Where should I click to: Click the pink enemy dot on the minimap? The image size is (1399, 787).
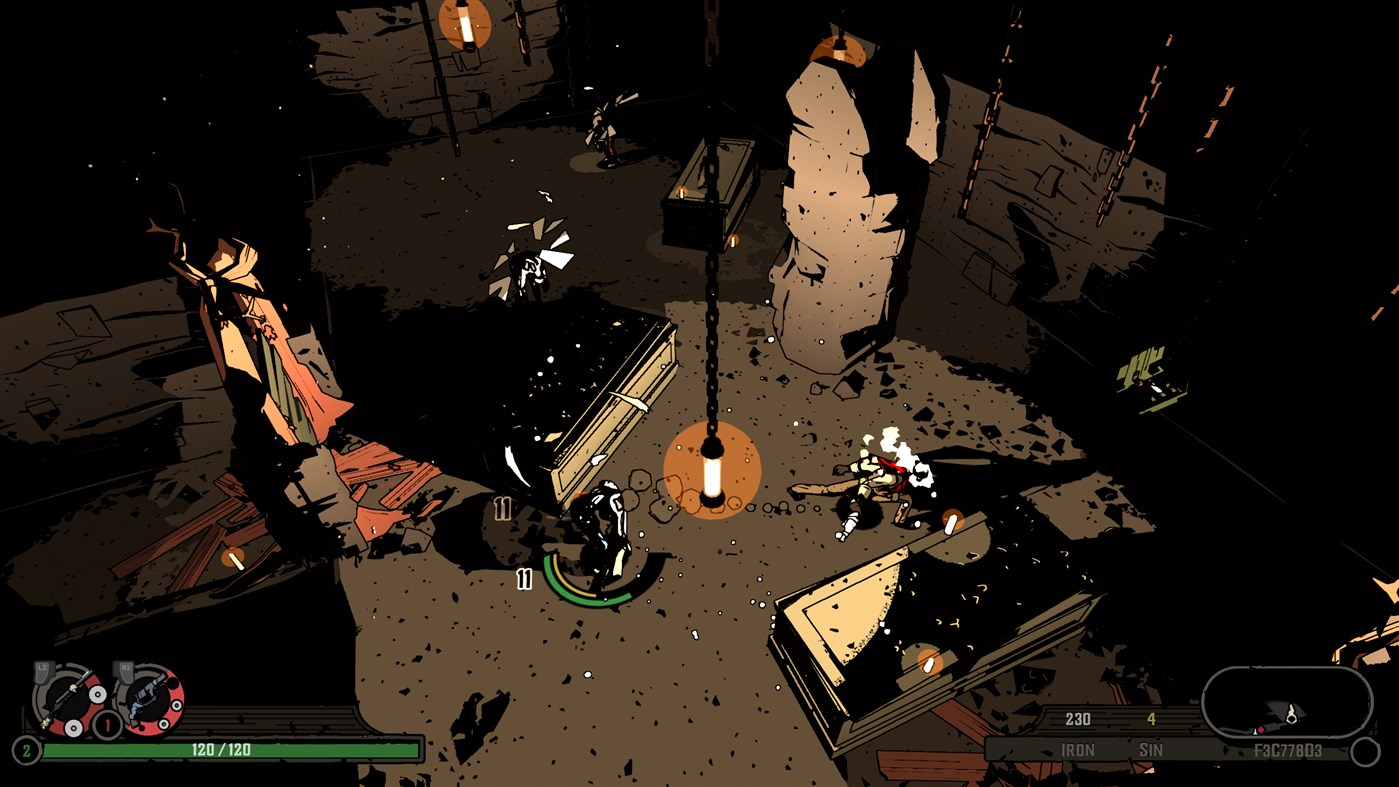[x=1260, y=729]
